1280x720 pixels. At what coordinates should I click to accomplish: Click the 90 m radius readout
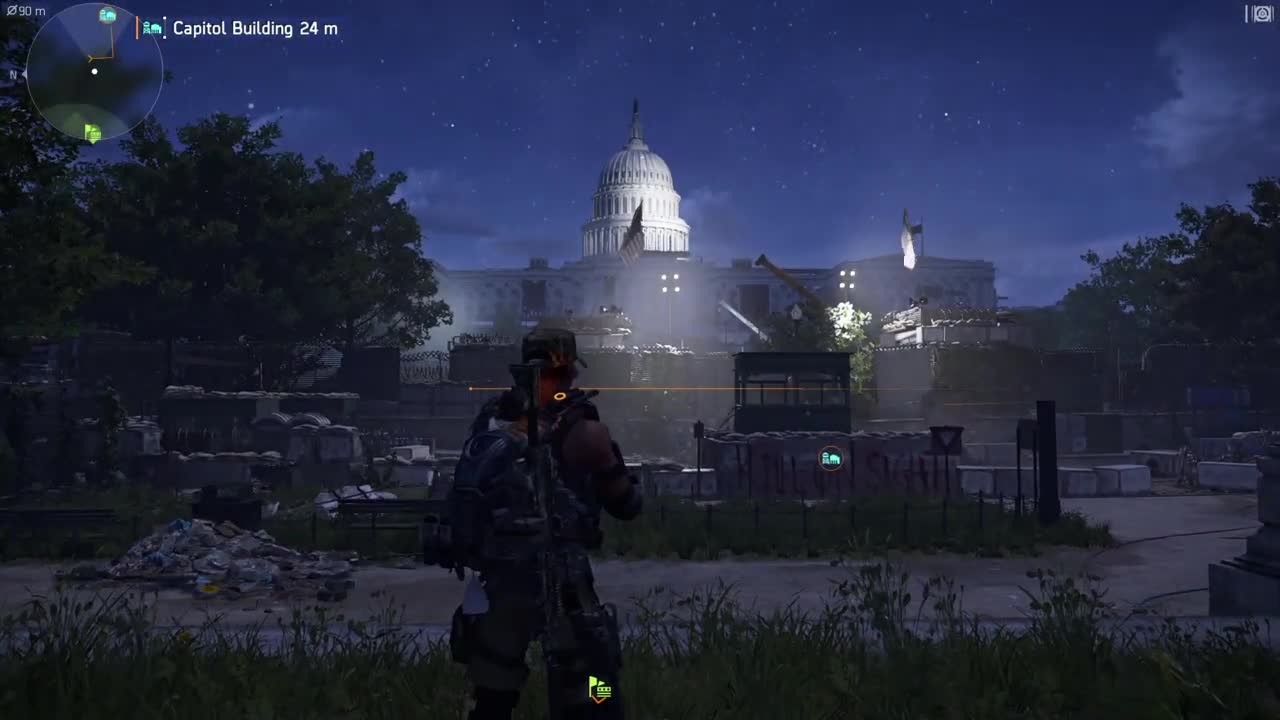pyautogui.click(x=27, y=9)
